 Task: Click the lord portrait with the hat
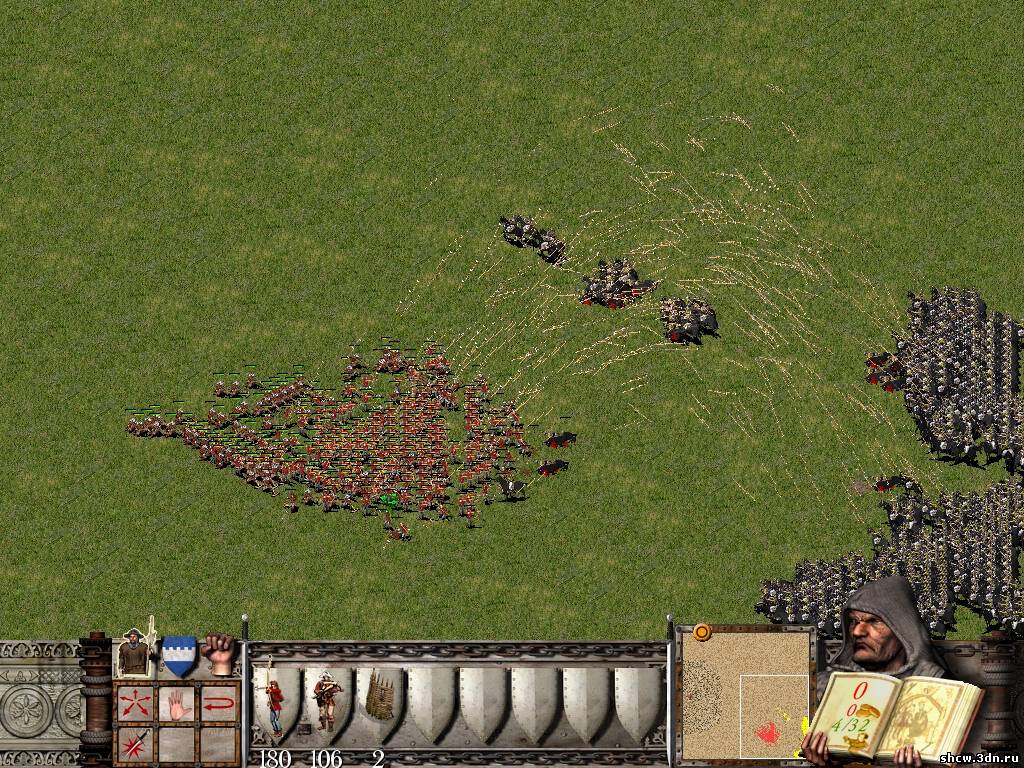pos(135,653)
